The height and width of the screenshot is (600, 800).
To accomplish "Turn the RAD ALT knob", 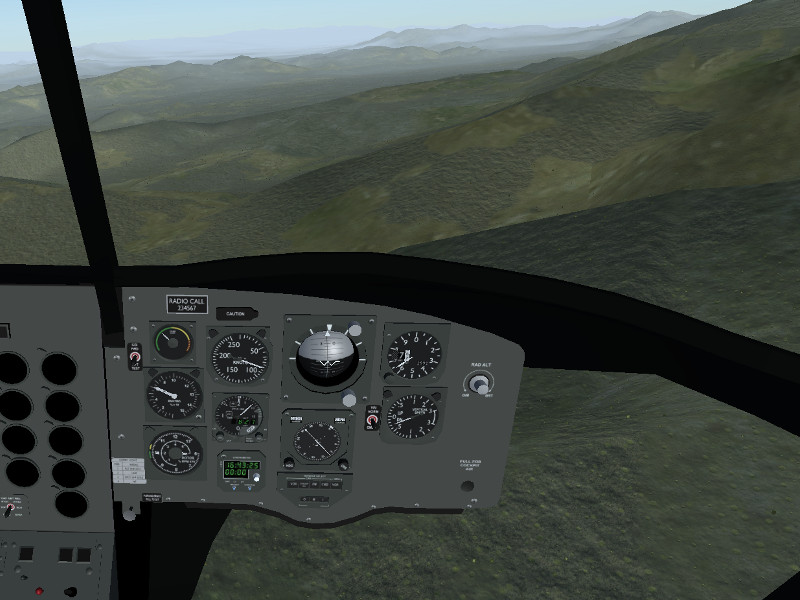I will [x=480, y=383].
